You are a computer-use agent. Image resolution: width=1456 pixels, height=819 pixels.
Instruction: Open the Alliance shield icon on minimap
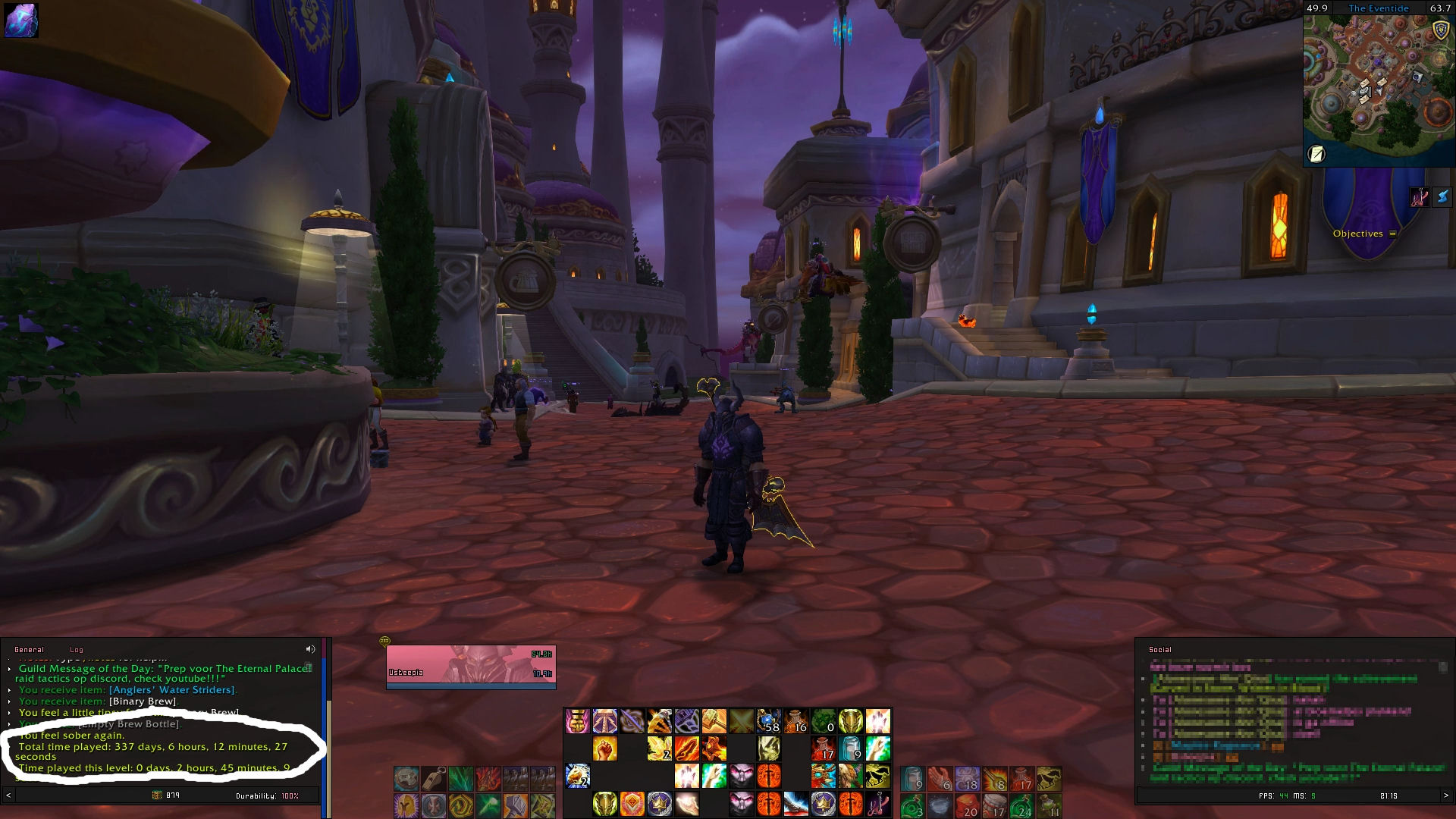click(x=1441, y=30)
